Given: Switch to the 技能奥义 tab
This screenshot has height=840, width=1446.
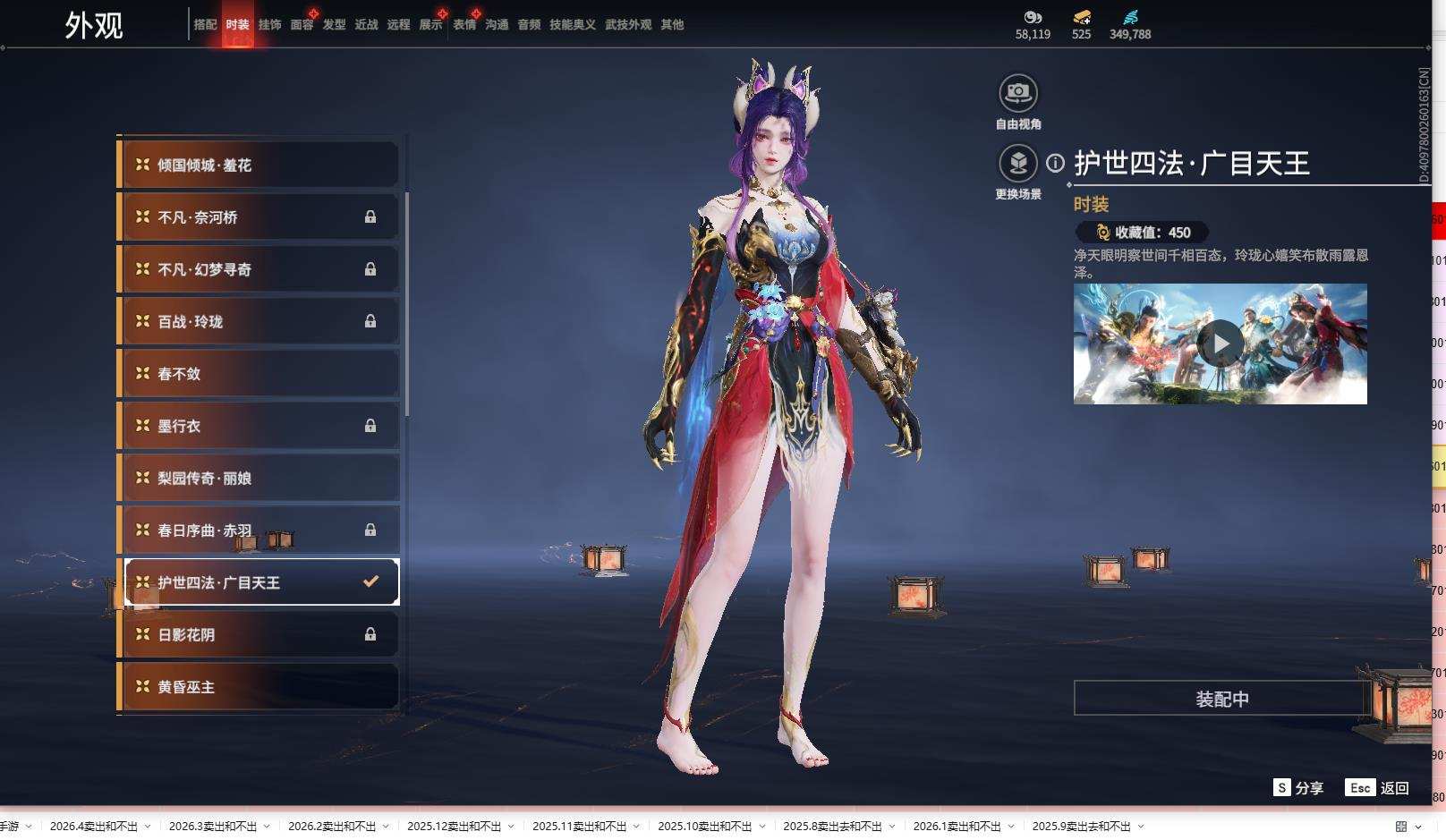Looking at the screenshot, I should coord(572,25).
